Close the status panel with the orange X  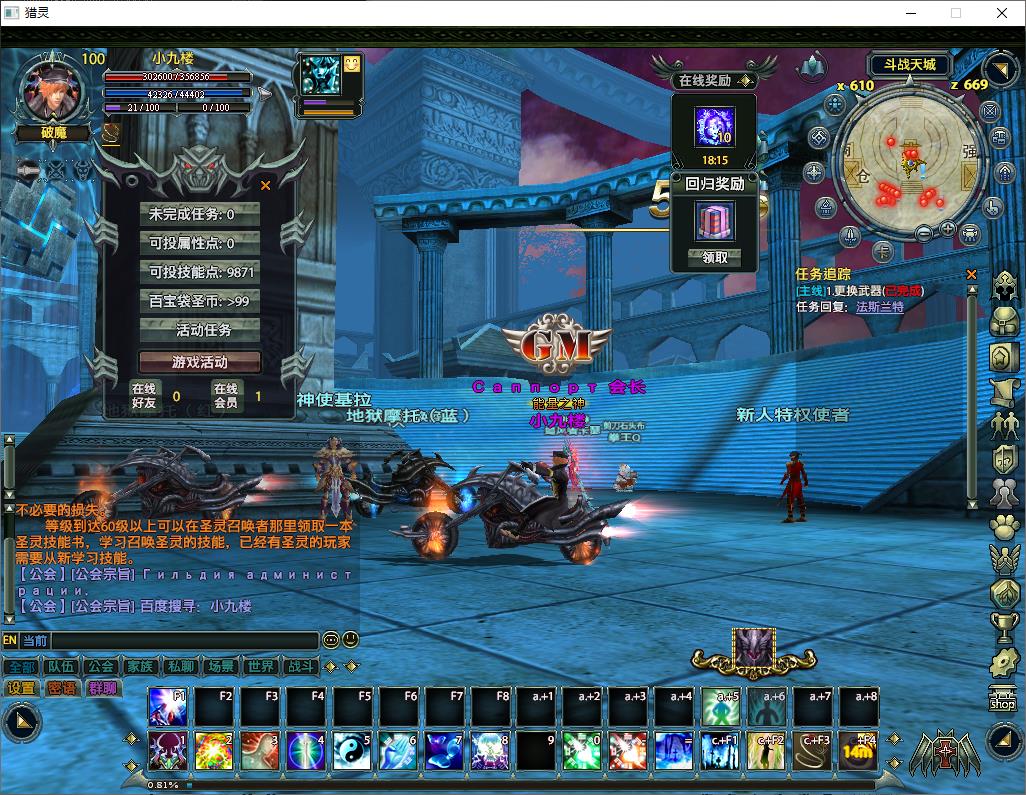pyautogui.click(x=265, y=185)
